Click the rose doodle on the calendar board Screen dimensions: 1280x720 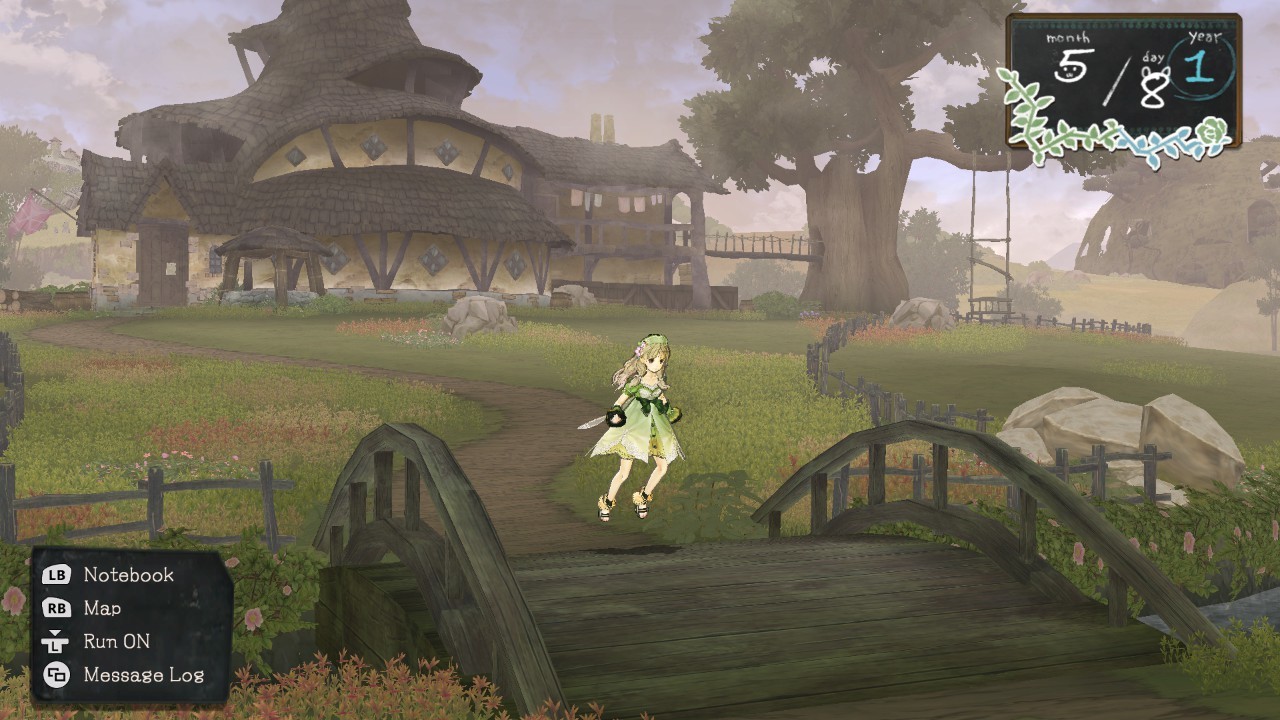[1212, 131]
